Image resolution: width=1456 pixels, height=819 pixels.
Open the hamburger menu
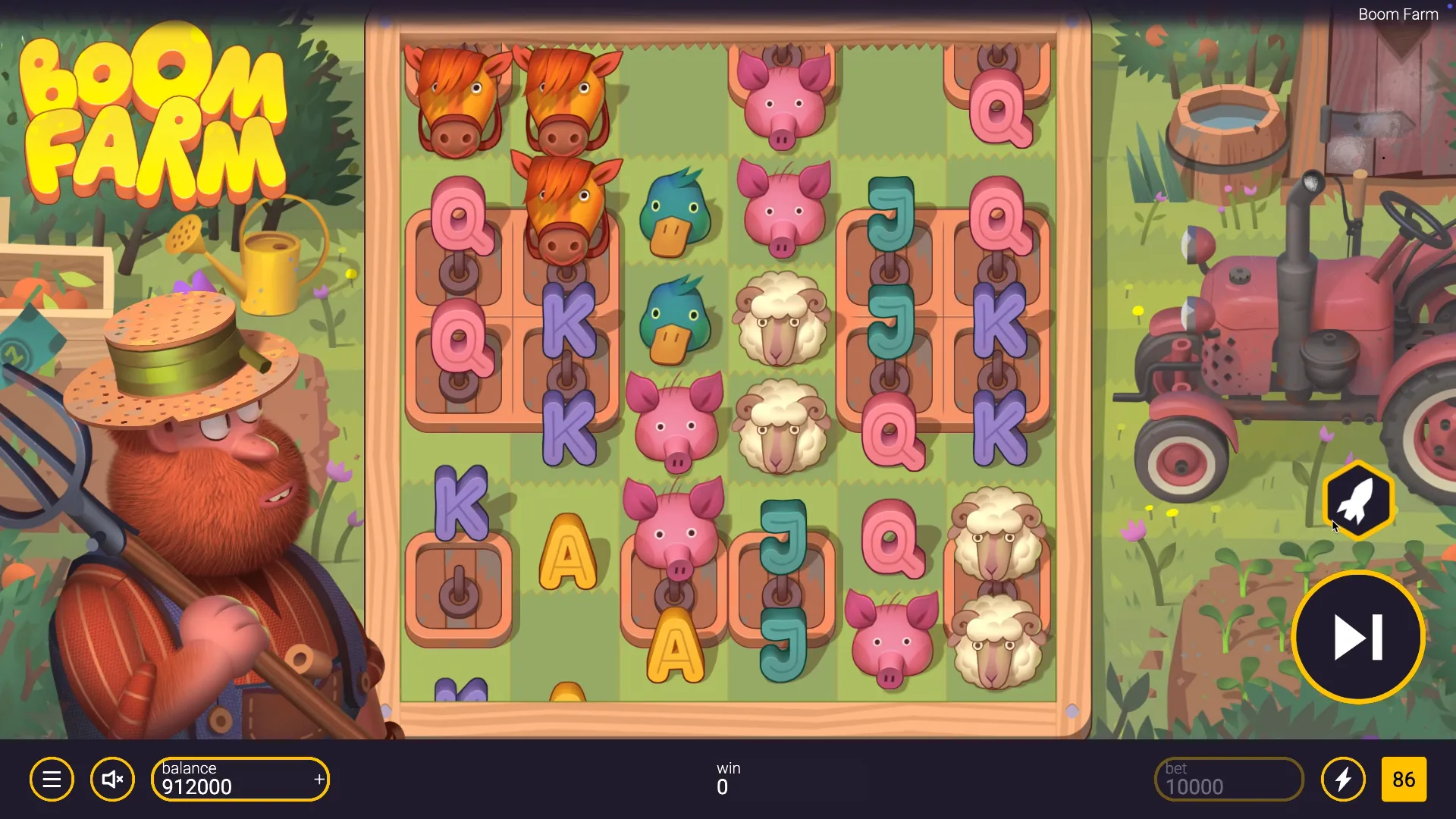click(x=52, y=780)
